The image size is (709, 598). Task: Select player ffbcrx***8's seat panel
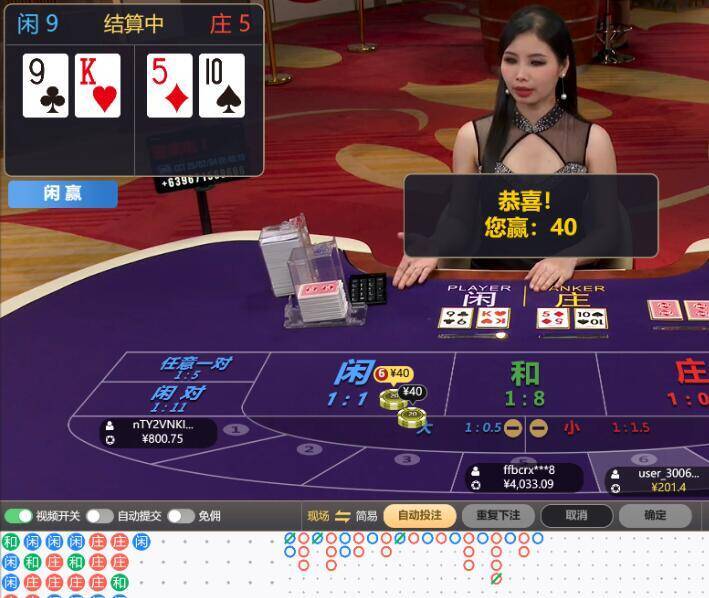click(526, 477)
